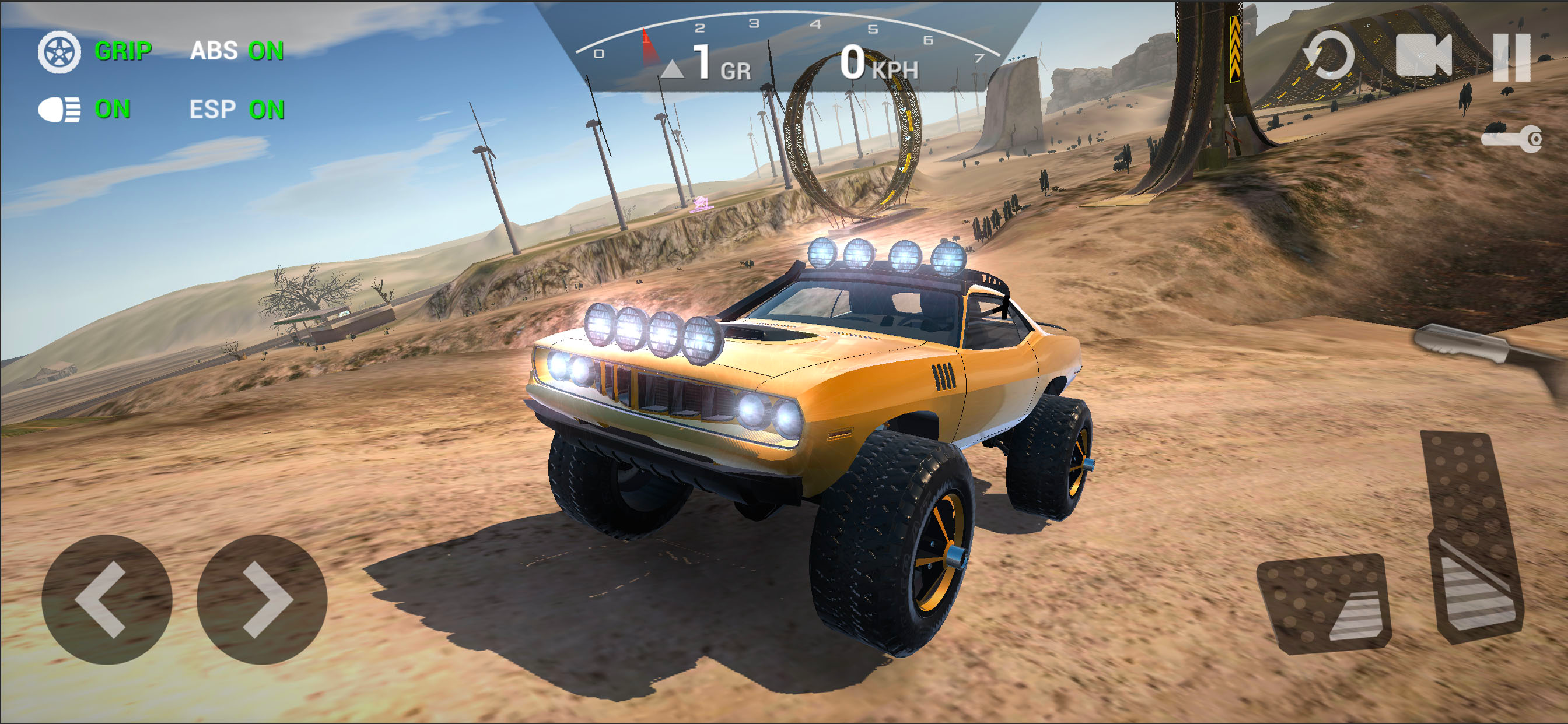The width and height of the screenshot is (1568, 724).
Task: Pause the game
Action: [1511, 57]
